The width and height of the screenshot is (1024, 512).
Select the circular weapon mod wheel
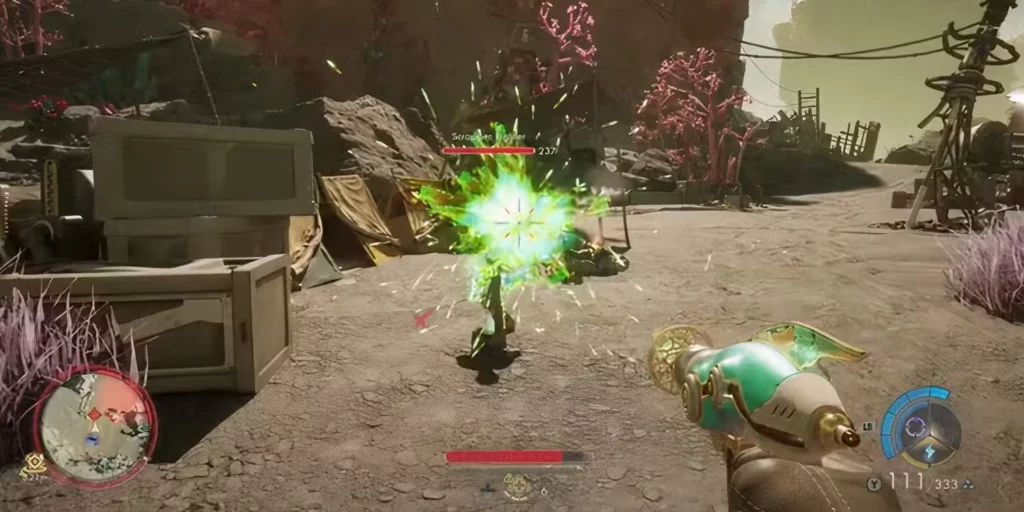(x=922, y=425)
